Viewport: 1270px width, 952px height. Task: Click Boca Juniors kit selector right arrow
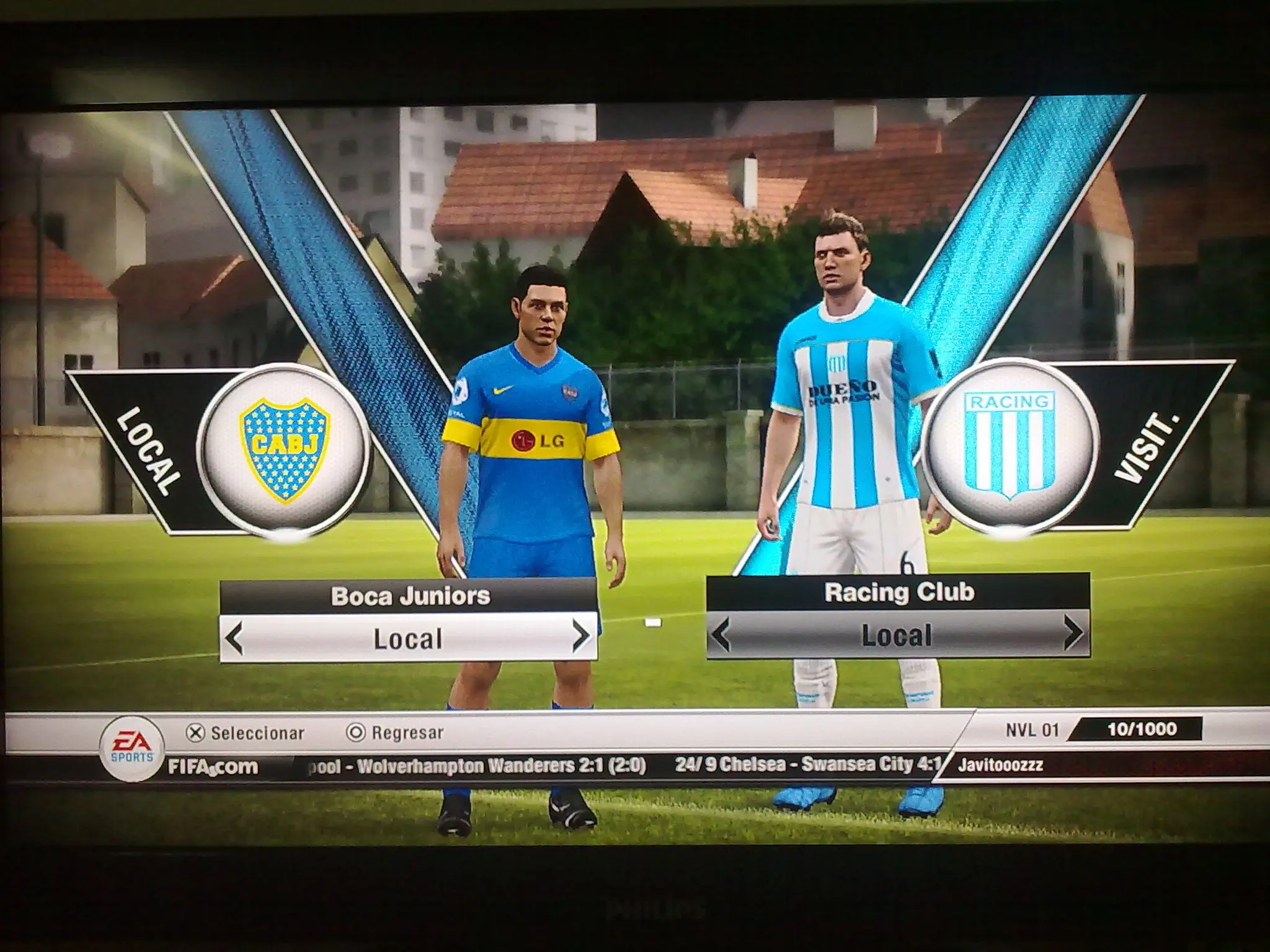(x=580, y=637)
